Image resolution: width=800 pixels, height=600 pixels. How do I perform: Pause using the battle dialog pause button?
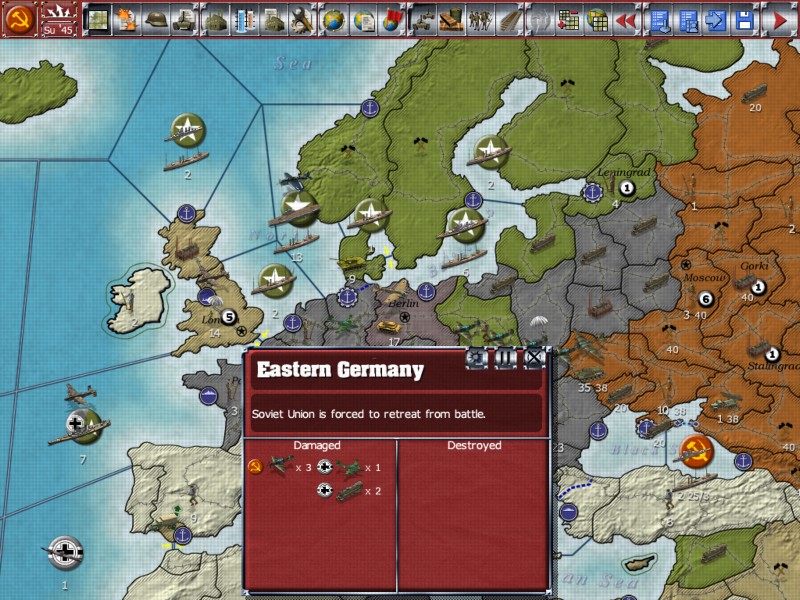tap(506, 358)
